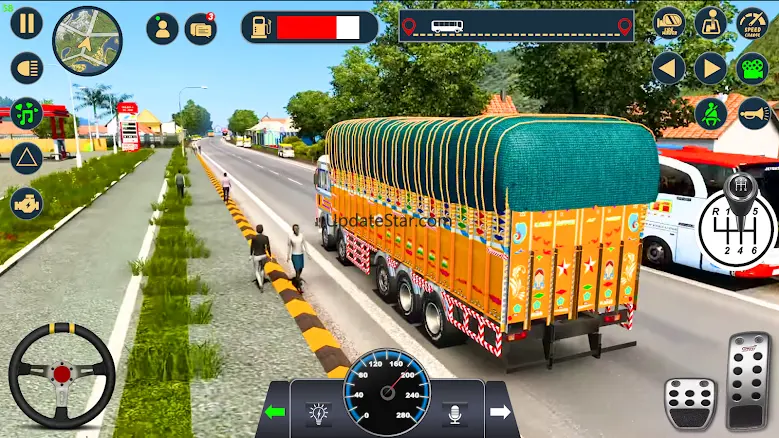Click the right arrow round button
Viewport: 779px width, 438px height.
[710, 68]
